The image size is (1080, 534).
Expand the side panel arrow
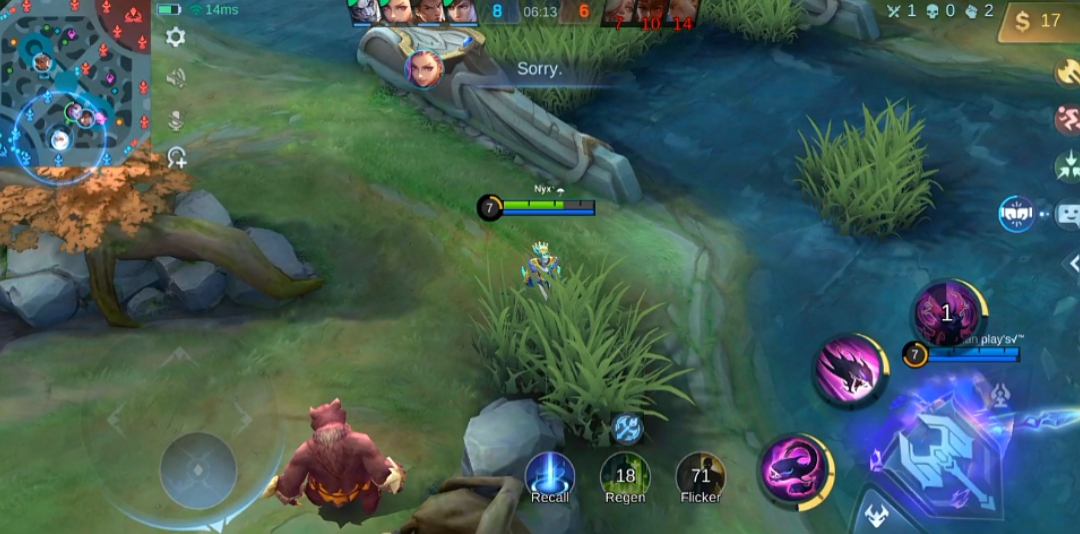point(1071,263)
